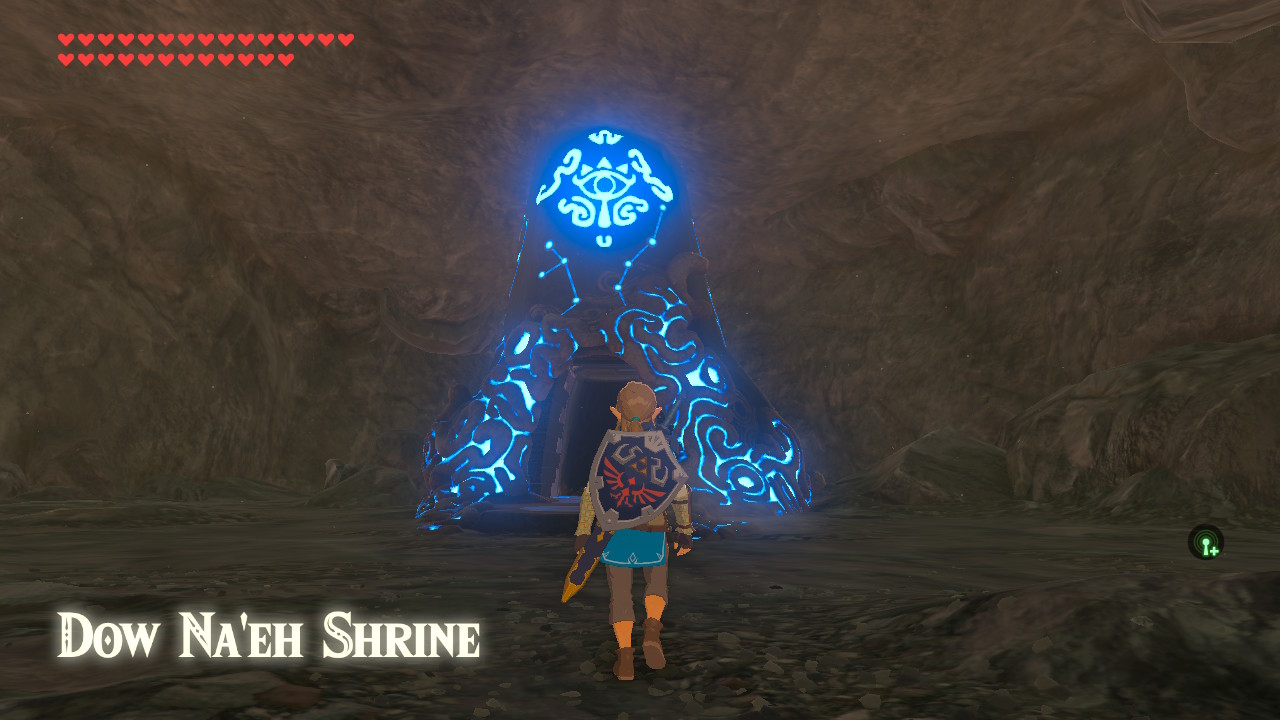Click the first heart in Link's health meter

(x=64, y=40)
